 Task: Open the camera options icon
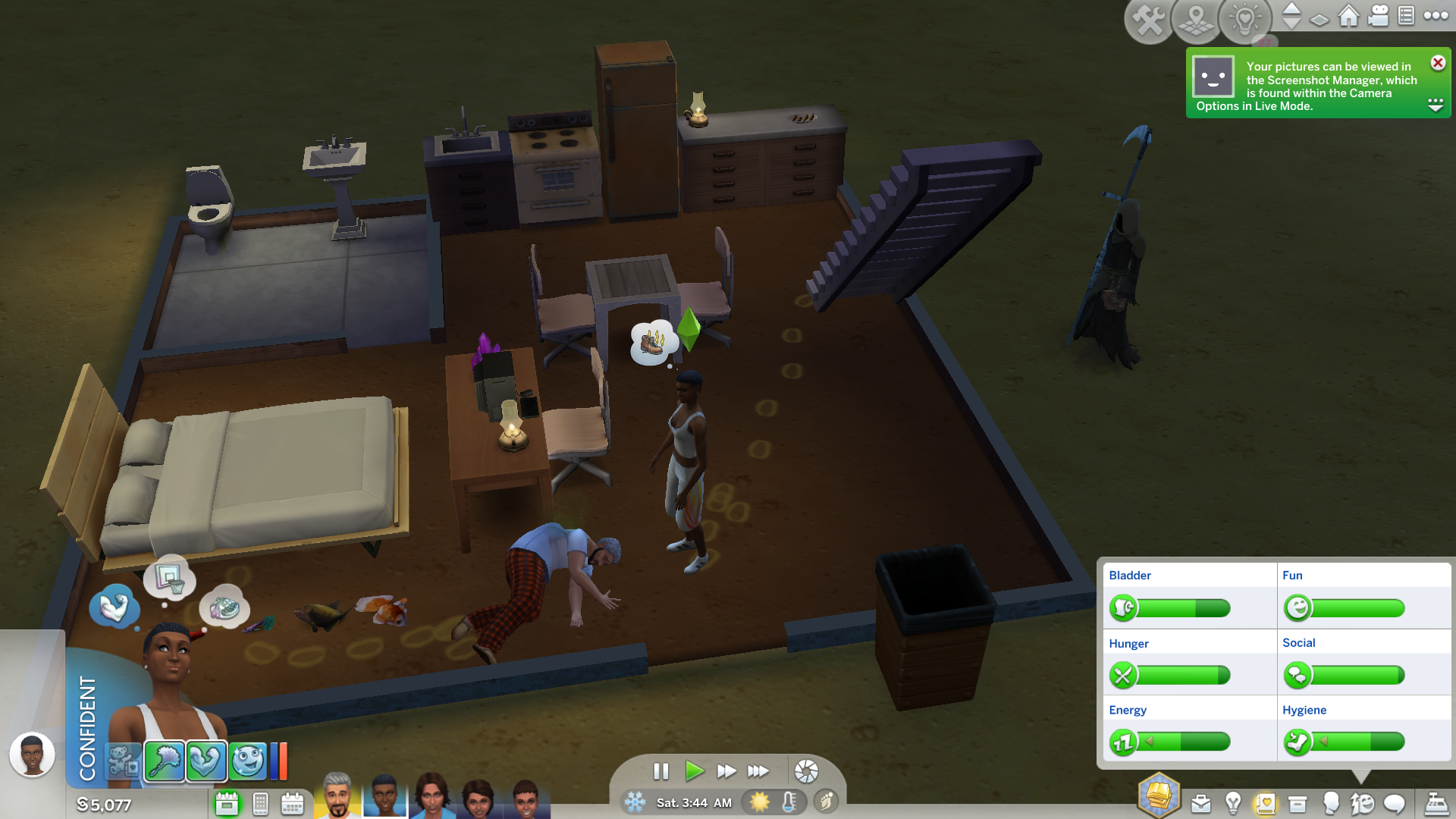[1378, 16]
